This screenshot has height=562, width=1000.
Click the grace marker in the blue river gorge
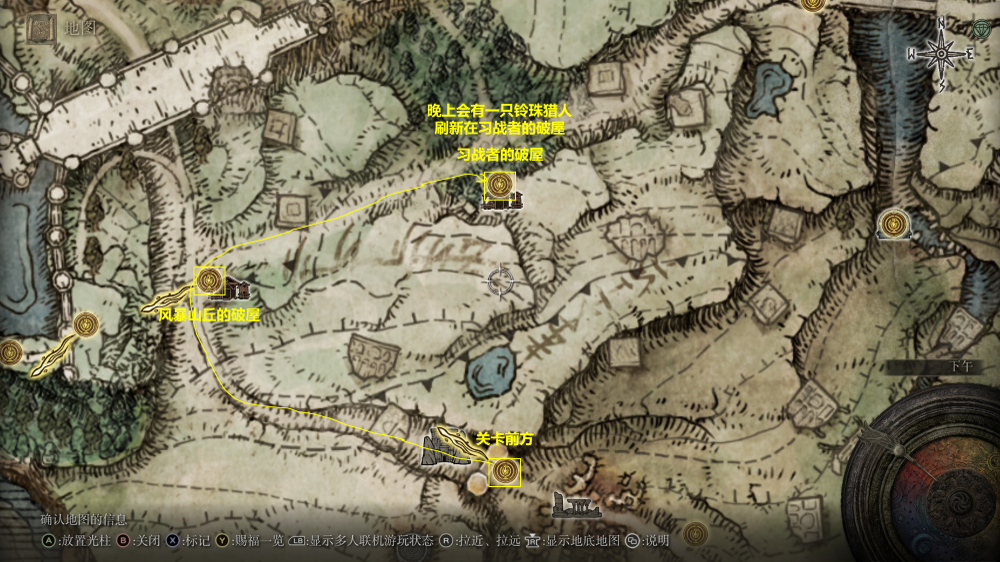coord(893,224)
